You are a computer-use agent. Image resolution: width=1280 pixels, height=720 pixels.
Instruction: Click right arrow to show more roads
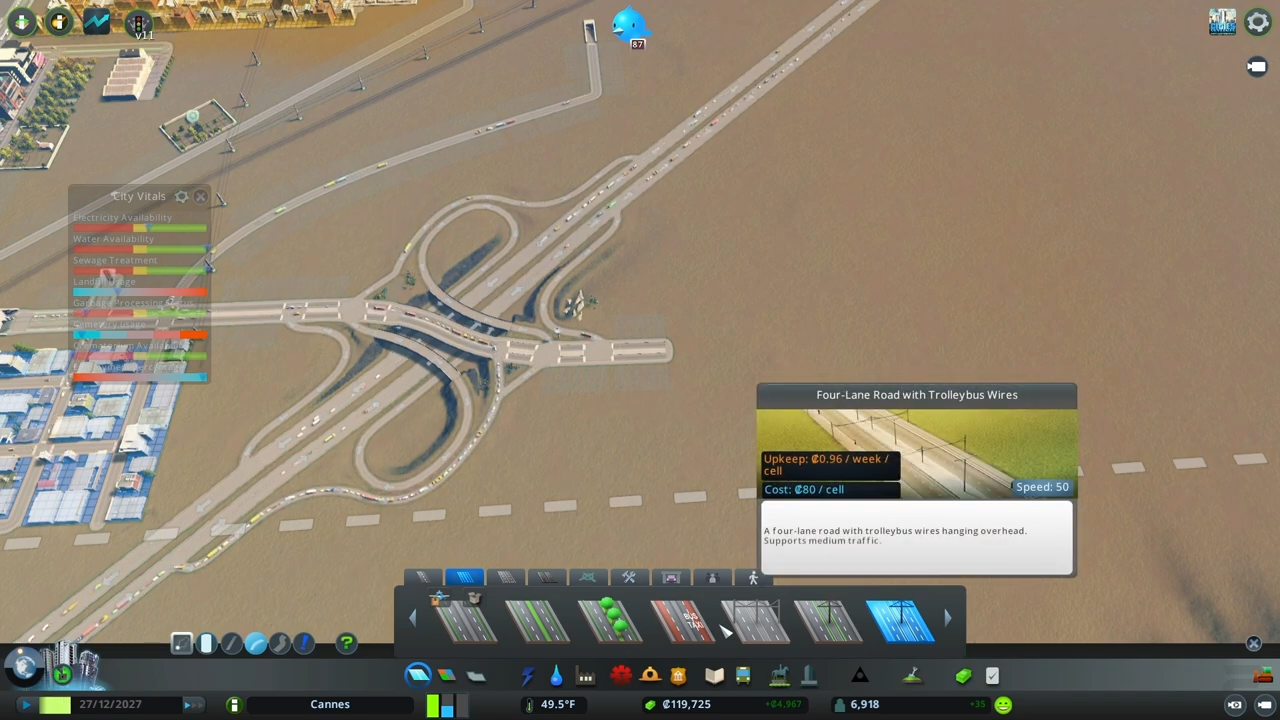tap(948, 618)
